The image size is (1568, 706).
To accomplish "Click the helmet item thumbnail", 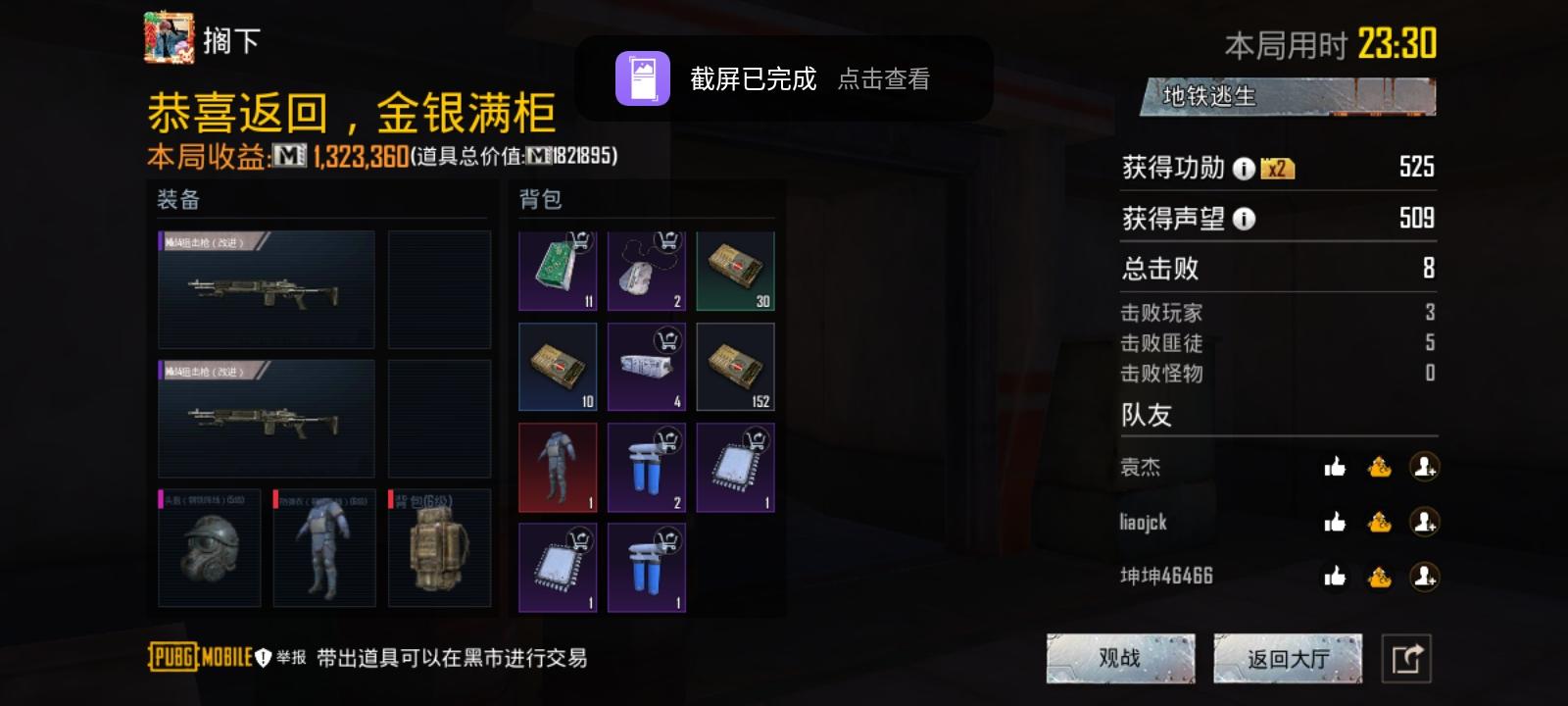I will point(209,547).
